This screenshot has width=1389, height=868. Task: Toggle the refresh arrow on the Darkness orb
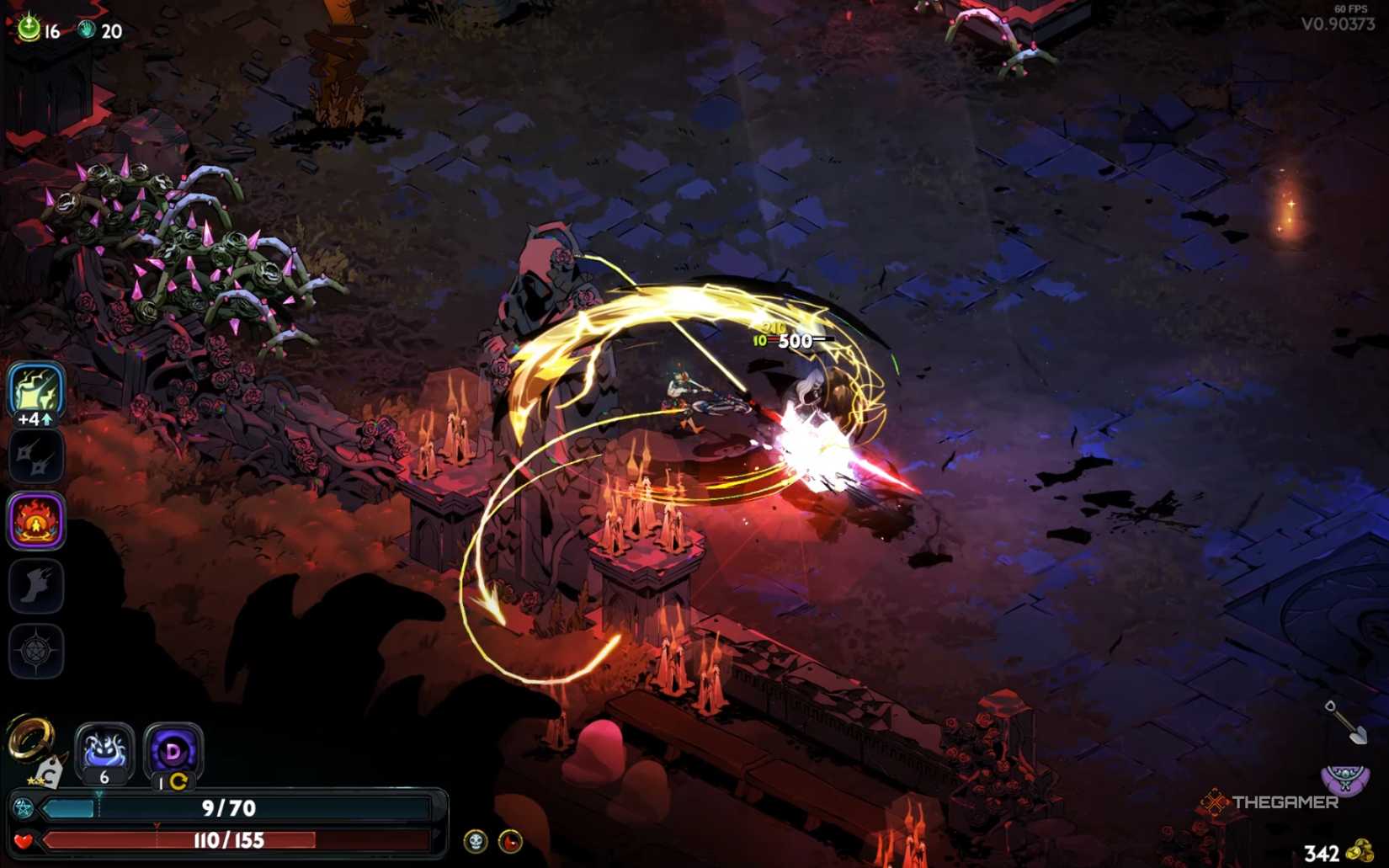coord(178,780)
